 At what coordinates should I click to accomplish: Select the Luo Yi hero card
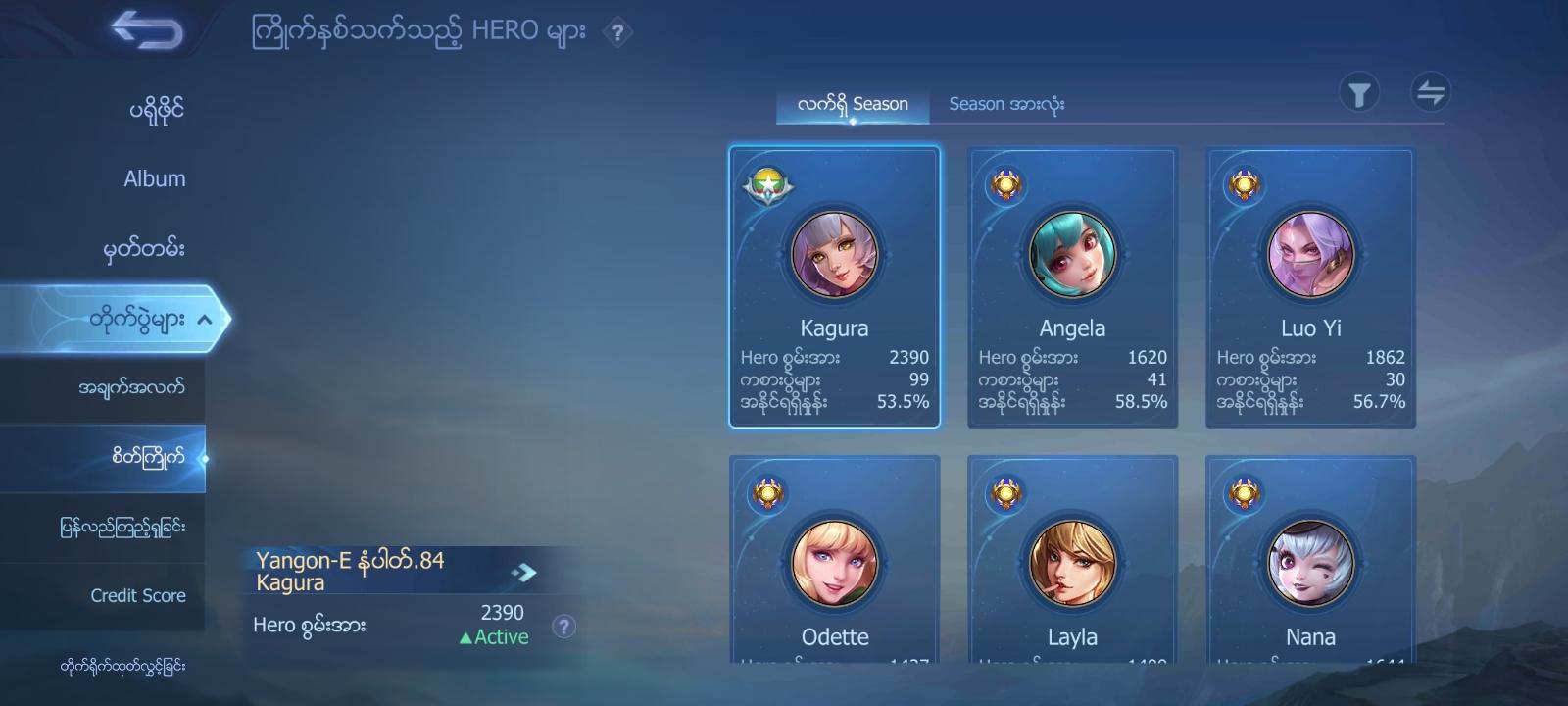click(1310, 287)
